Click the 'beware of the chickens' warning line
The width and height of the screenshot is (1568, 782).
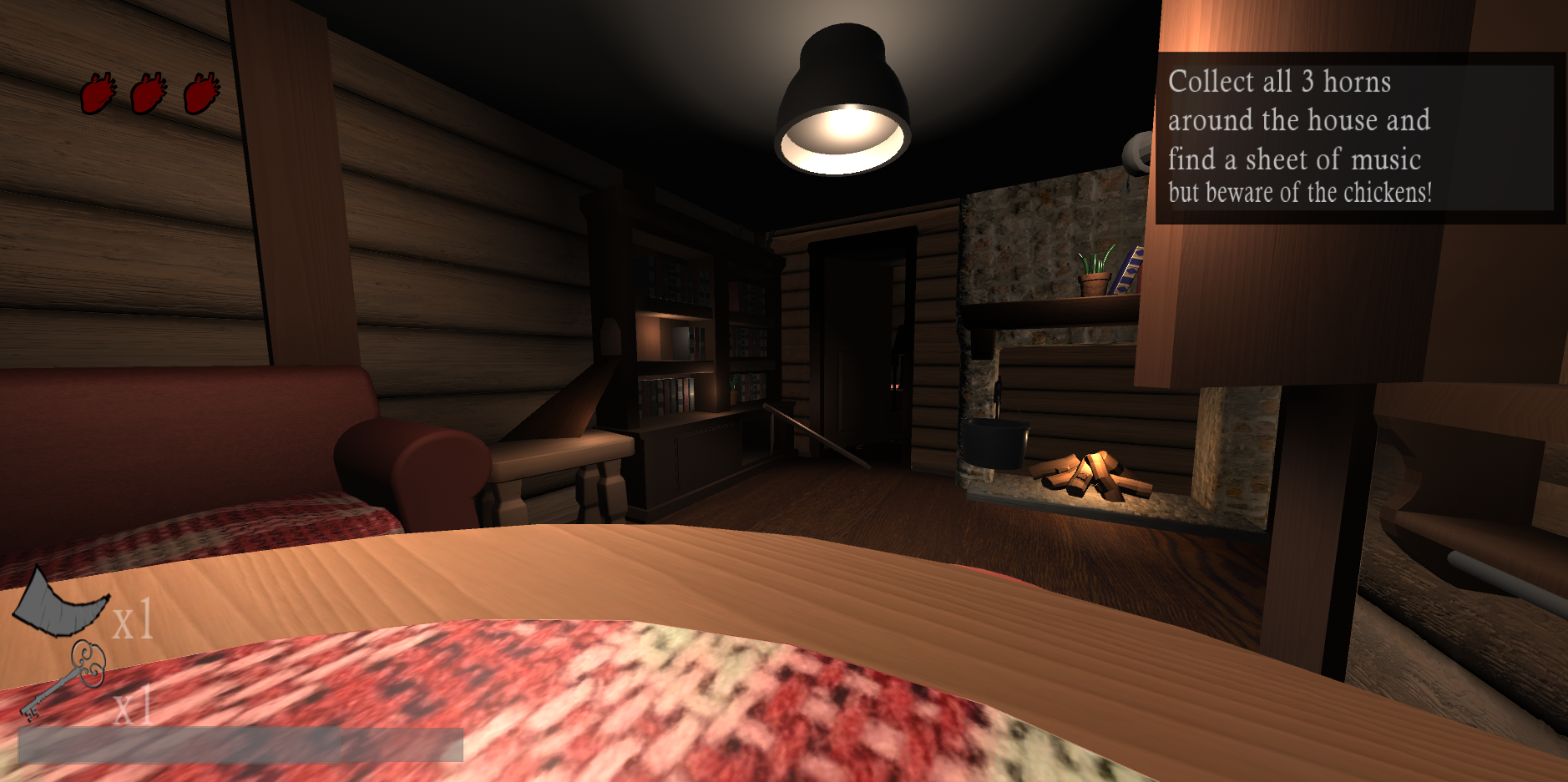[x=1300, y=191]
